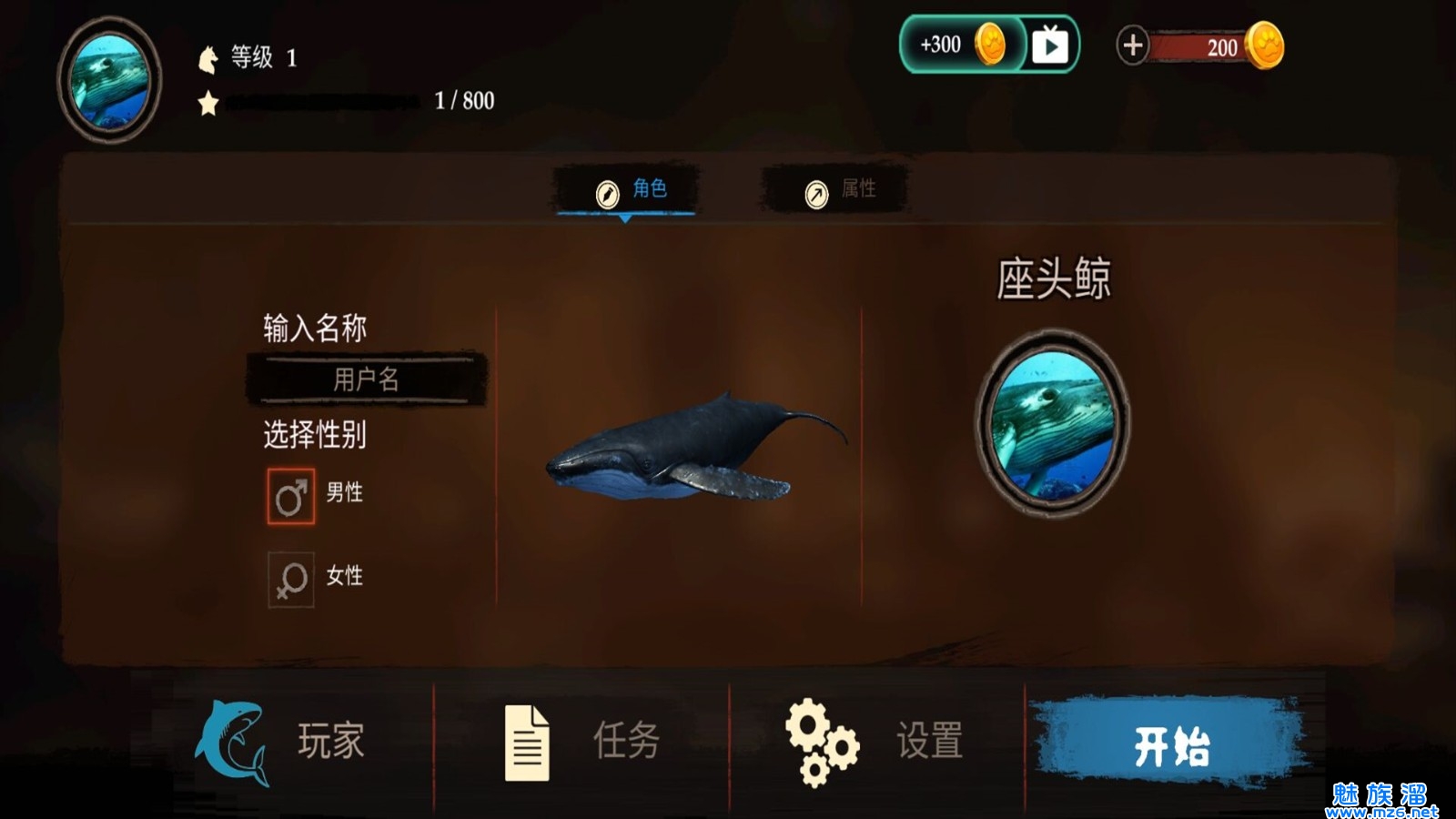Switch to the 属性 attributes tab

pos(835,189)
